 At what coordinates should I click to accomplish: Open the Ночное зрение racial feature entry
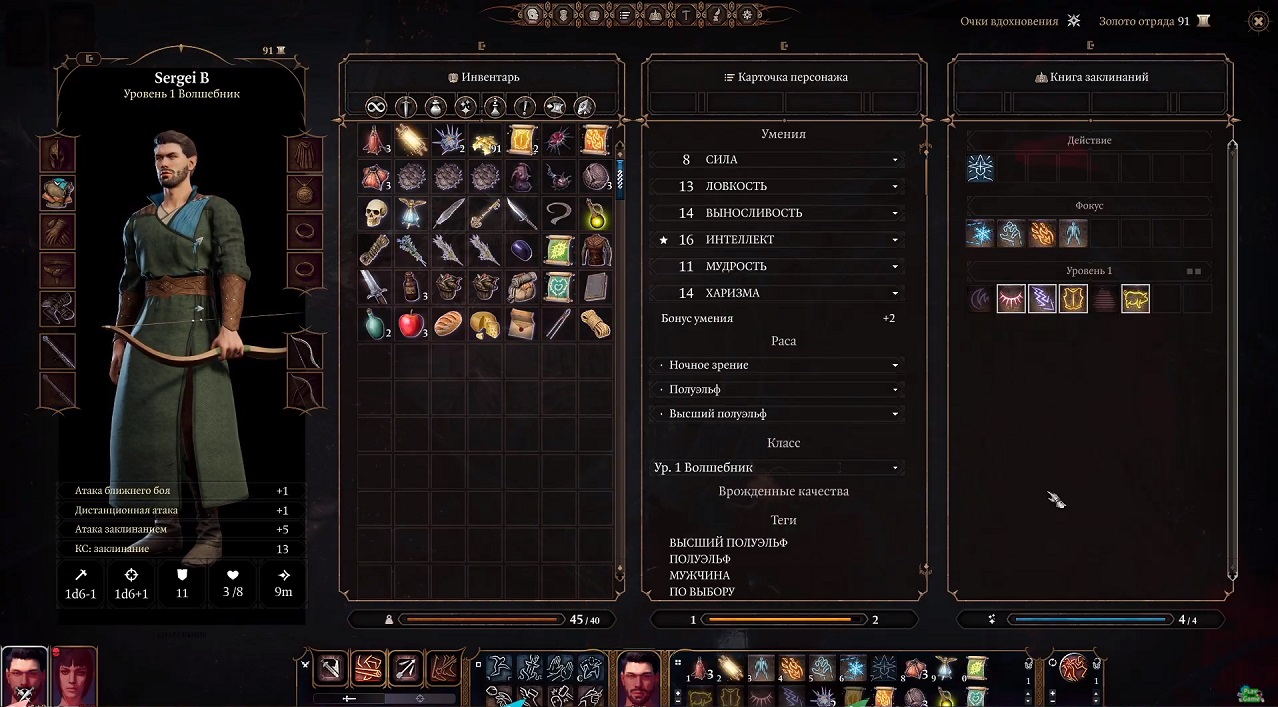pyautogui.click(x=780, y=365)
